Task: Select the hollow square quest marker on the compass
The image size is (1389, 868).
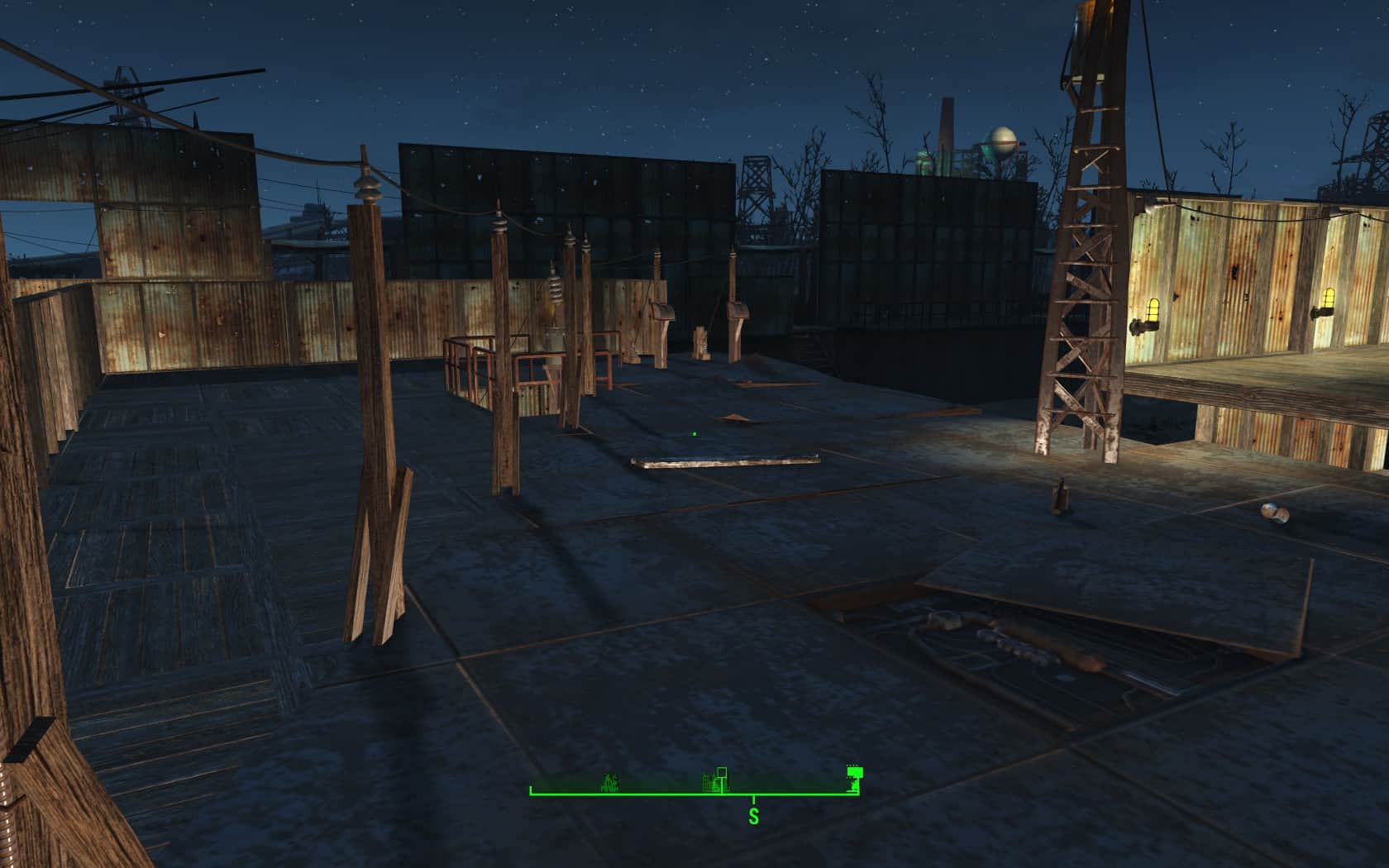Action: [722, 772]
